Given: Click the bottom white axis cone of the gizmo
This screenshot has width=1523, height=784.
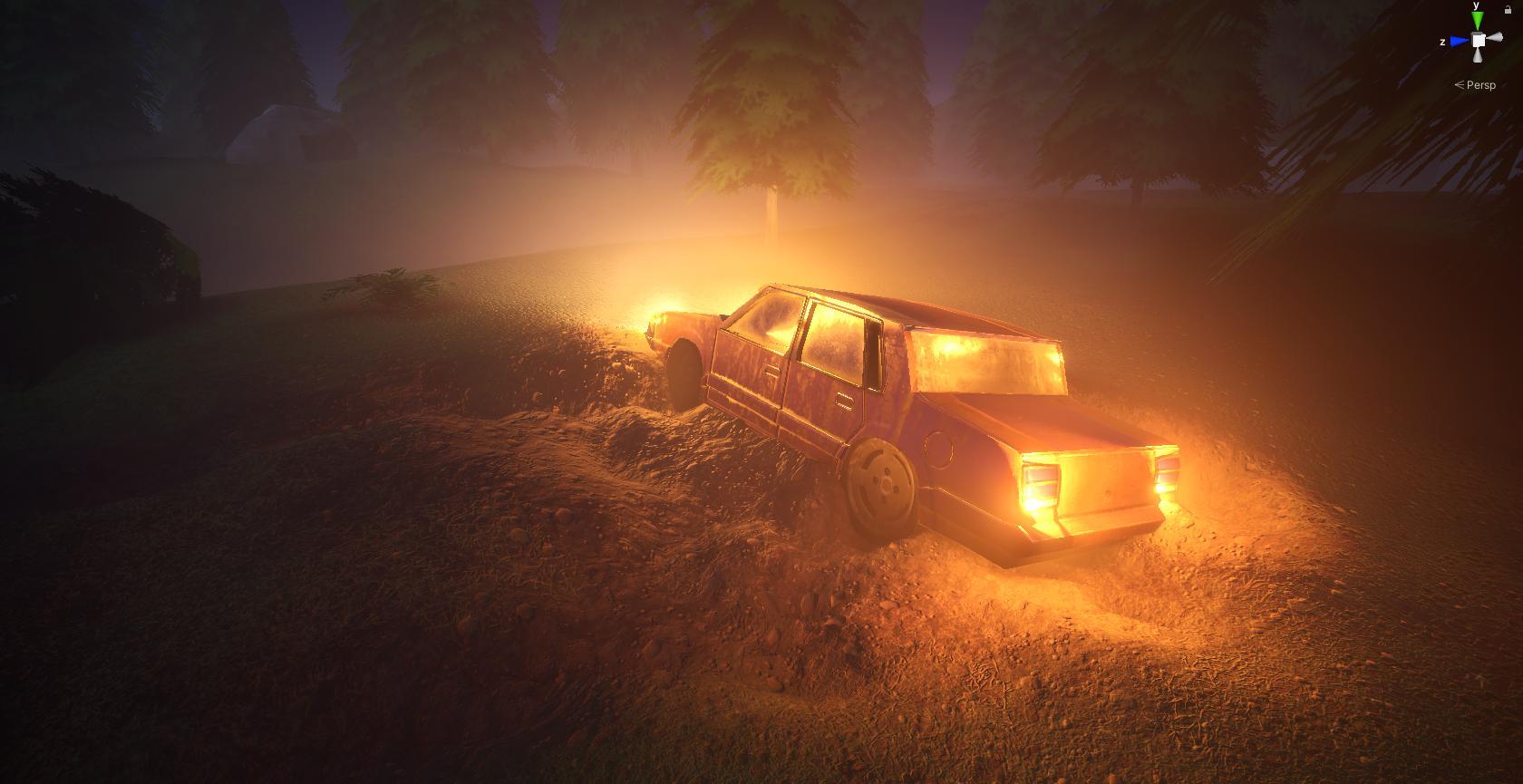Looking at the screenshot, I should coord(1478,56).
